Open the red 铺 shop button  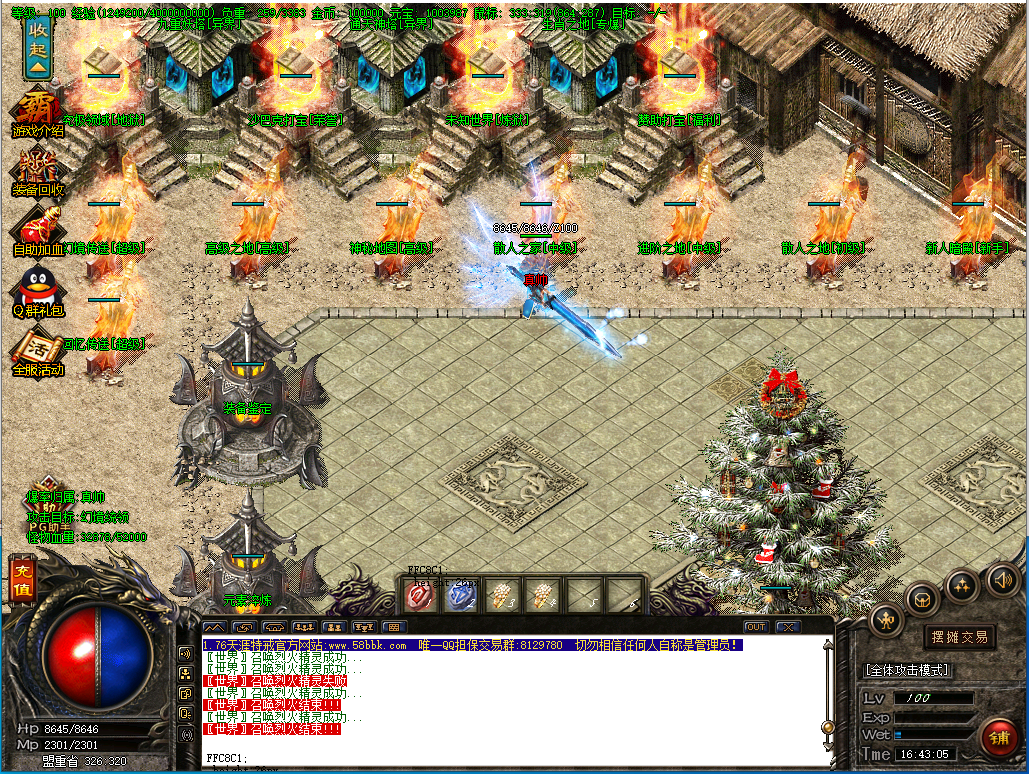click(997, 739)
